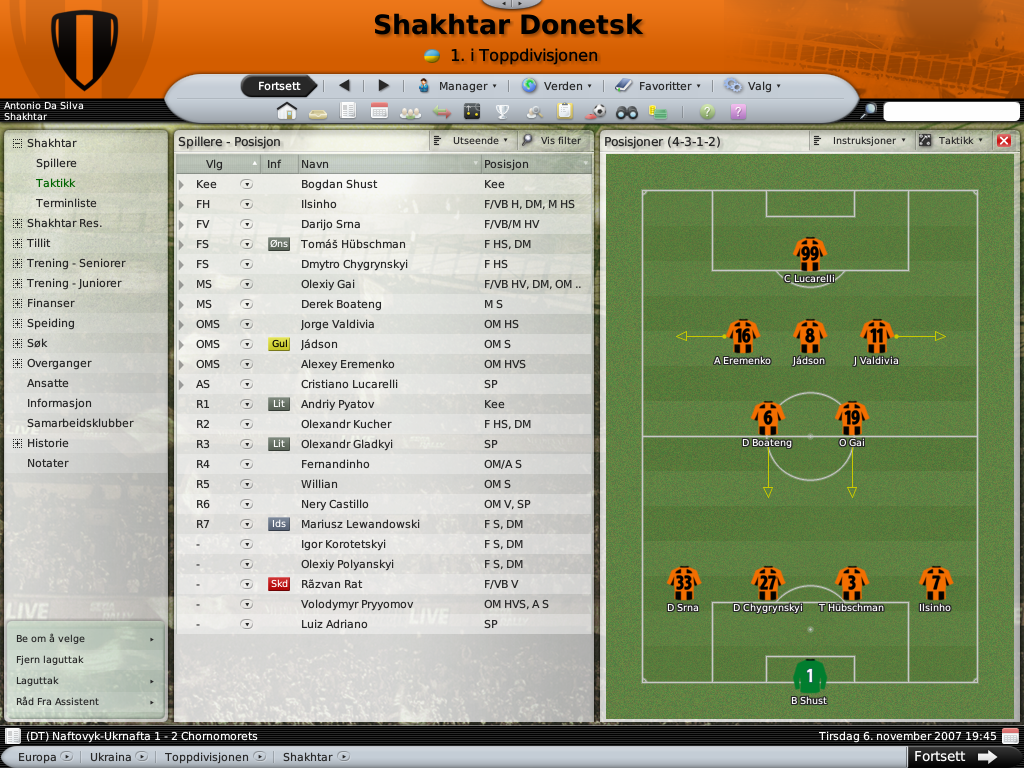Image resolution: width=1024 pixels, height=768 pixels.
Task: Open the Taktikk dropdown above the pitch
Action: (x=951, y=141)
